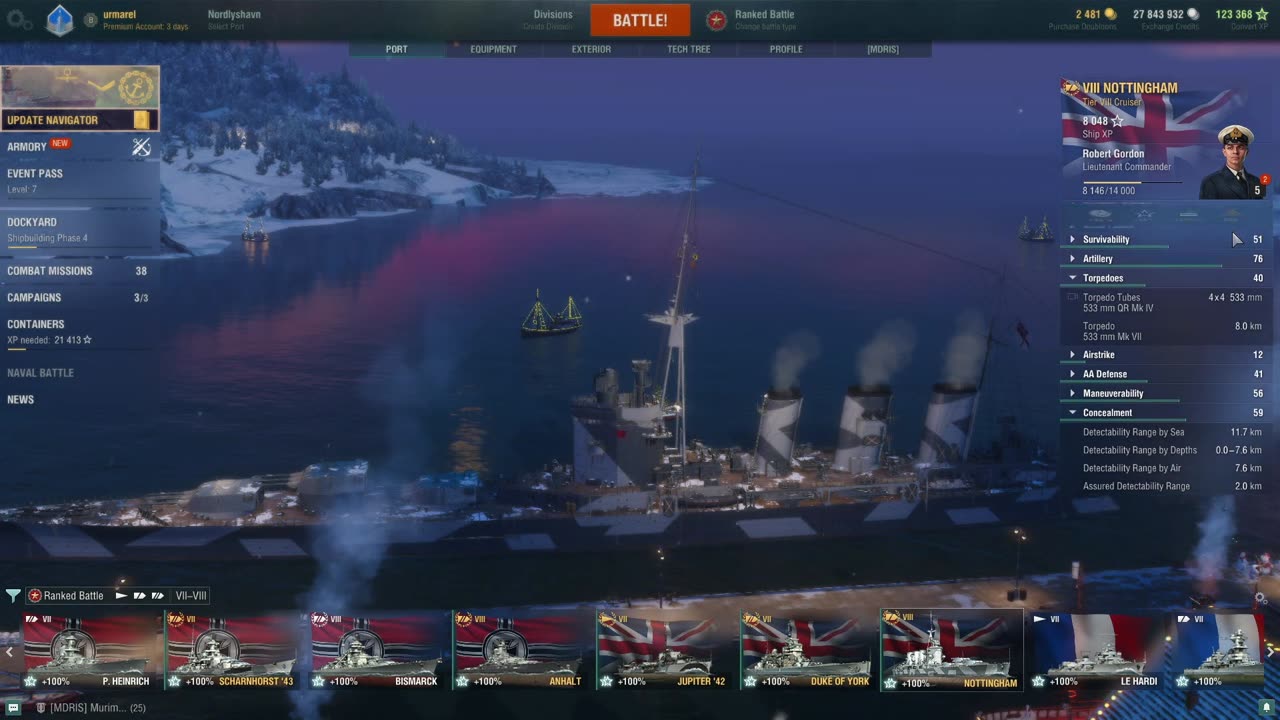The height and width of the screenshot is (720, 1280).
Task: Show Combat Missions list
Action: pos(50,271)
